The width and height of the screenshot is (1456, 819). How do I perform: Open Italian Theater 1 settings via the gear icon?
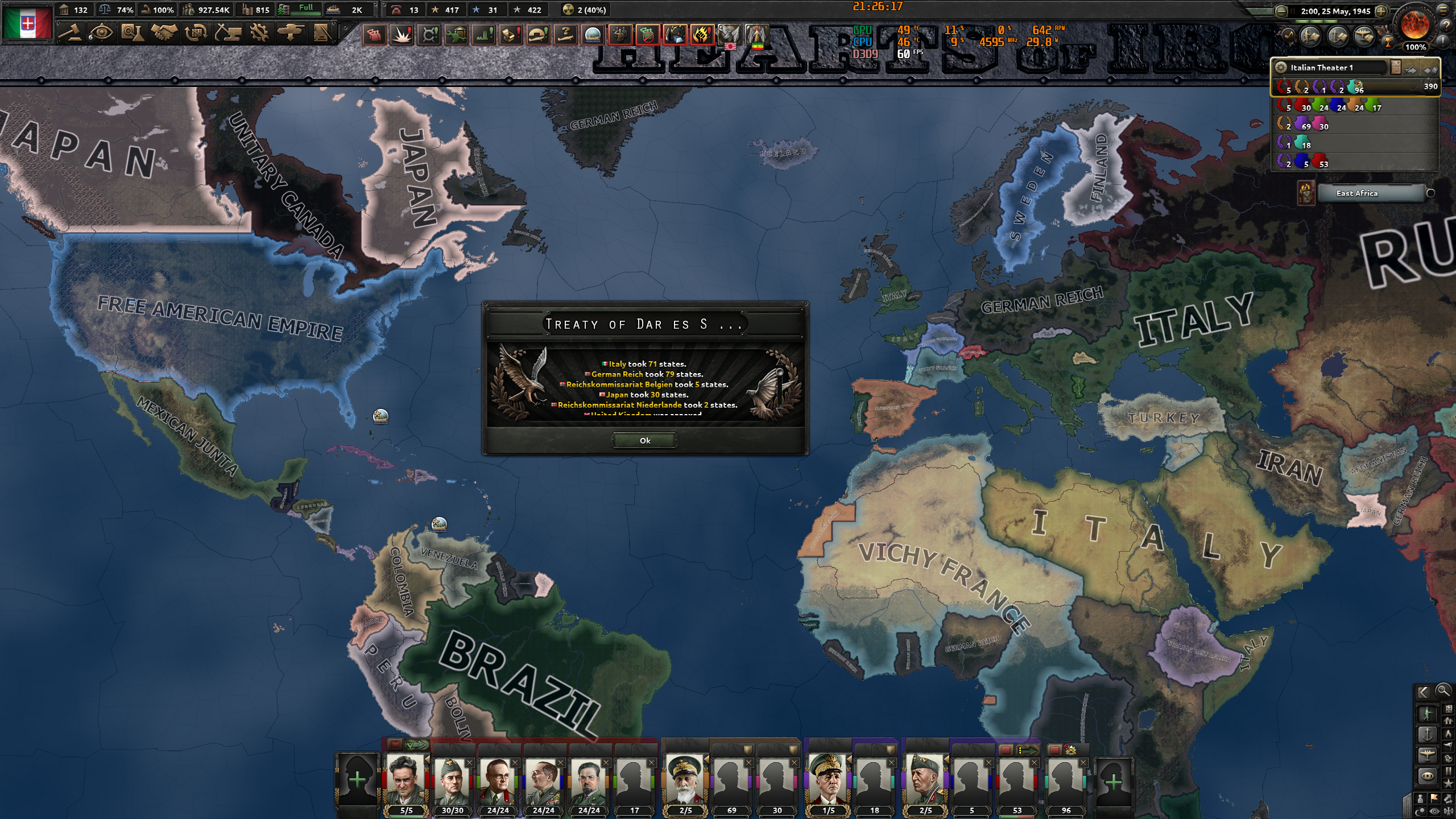coord(1281,68)
